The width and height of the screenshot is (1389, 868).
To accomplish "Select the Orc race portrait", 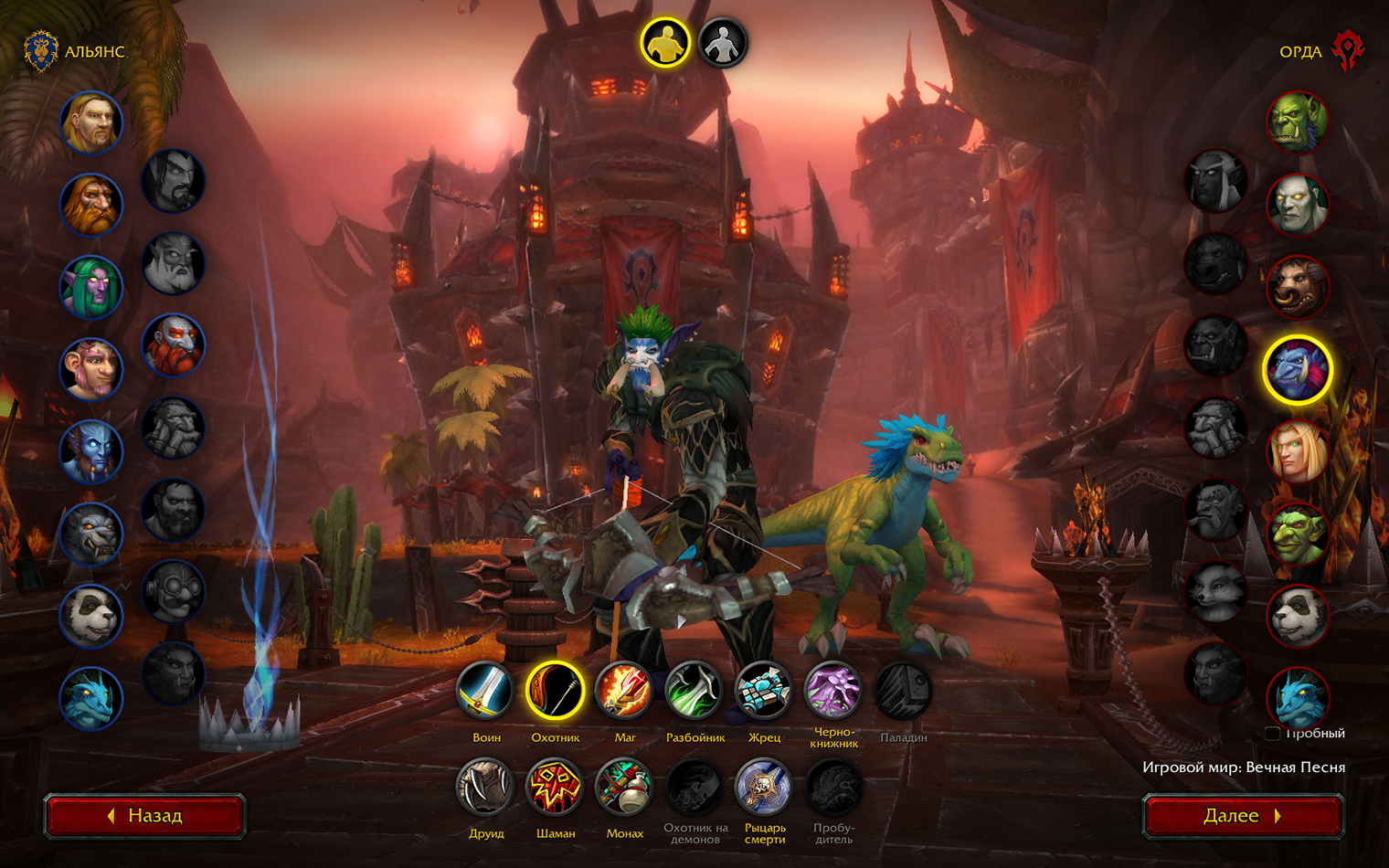I will pos(1298,122).
